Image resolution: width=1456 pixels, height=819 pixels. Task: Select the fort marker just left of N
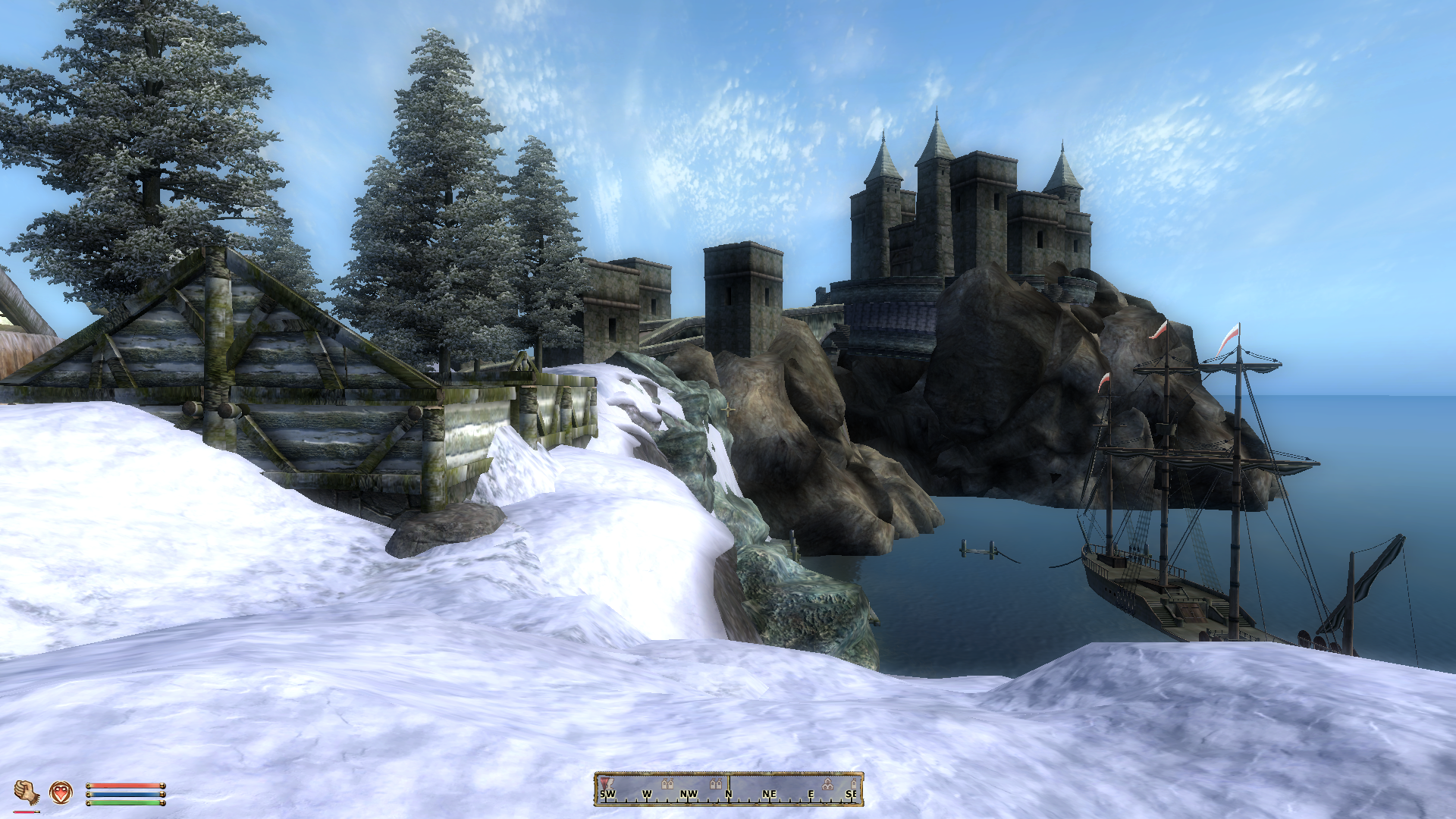pos(715,783)
